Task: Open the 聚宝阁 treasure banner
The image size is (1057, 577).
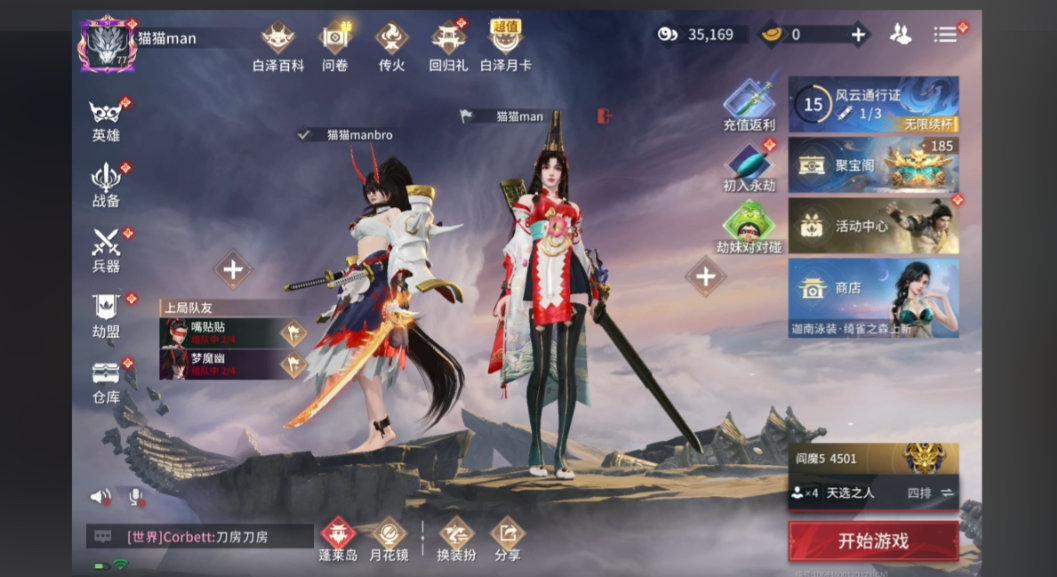Action: click(873, 165)
